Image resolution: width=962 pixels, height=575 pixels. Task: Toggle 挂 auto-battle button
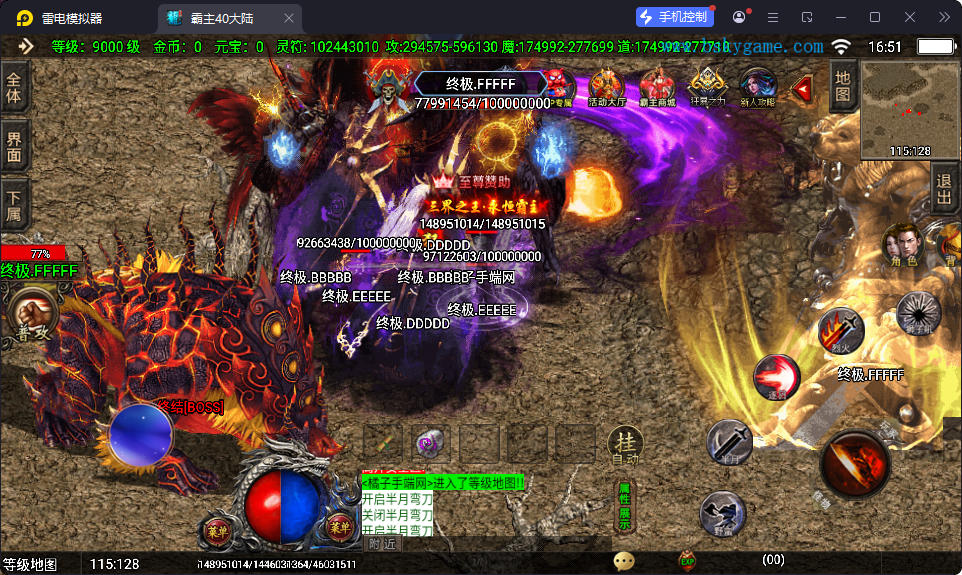pyautogui.click(x=625, y=445)
